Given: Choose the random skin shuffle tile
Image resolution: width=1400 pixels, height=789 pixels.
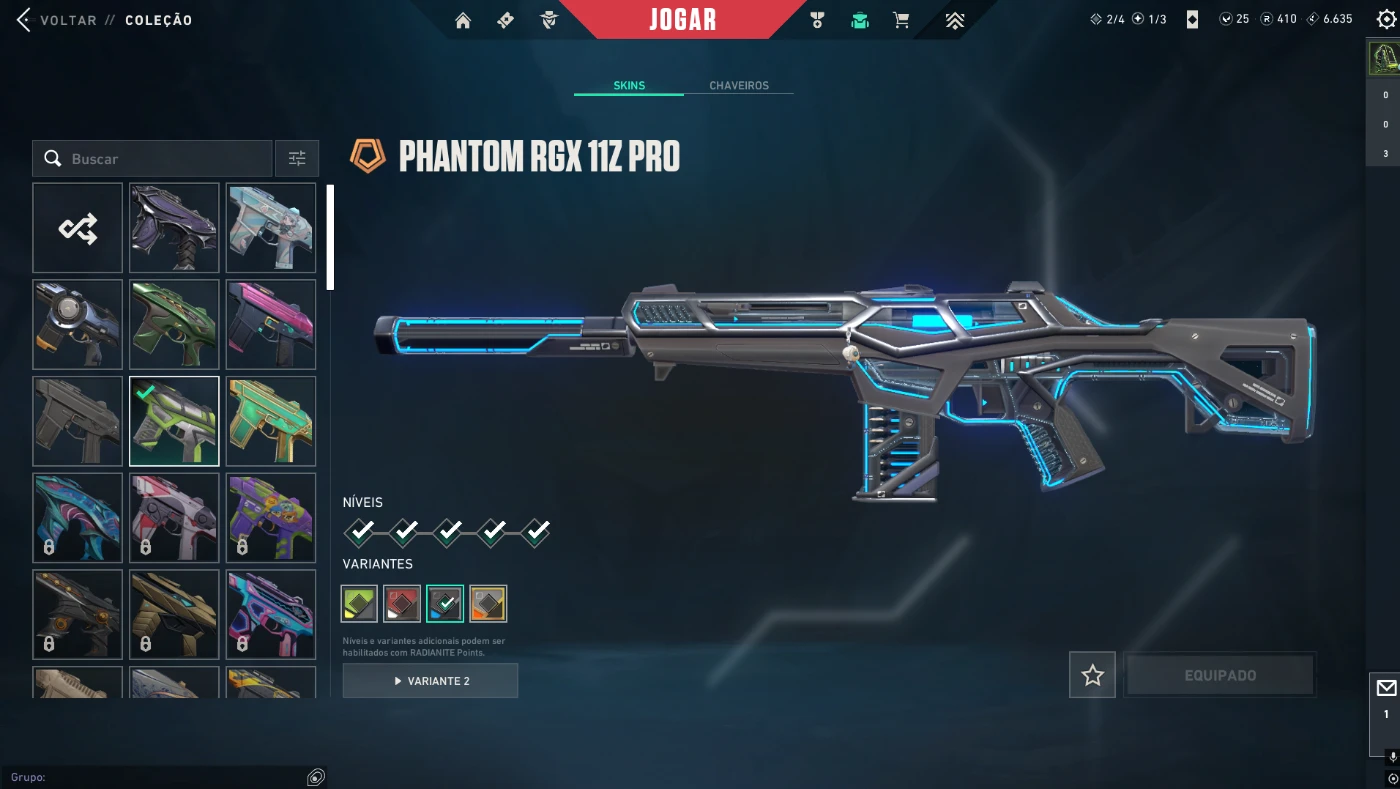Looking at the screenshot, I should (78, 228).
